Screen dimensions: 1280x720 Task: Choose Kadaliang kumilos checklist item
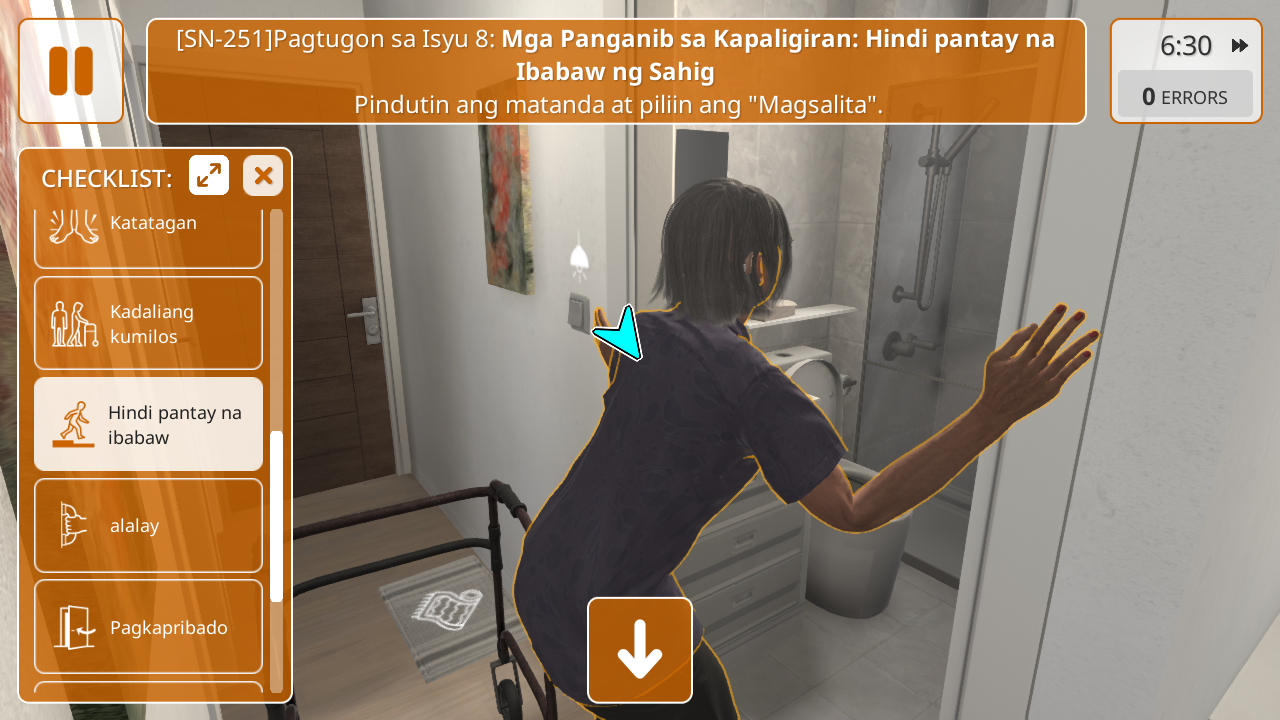click(x=148, y=323)
